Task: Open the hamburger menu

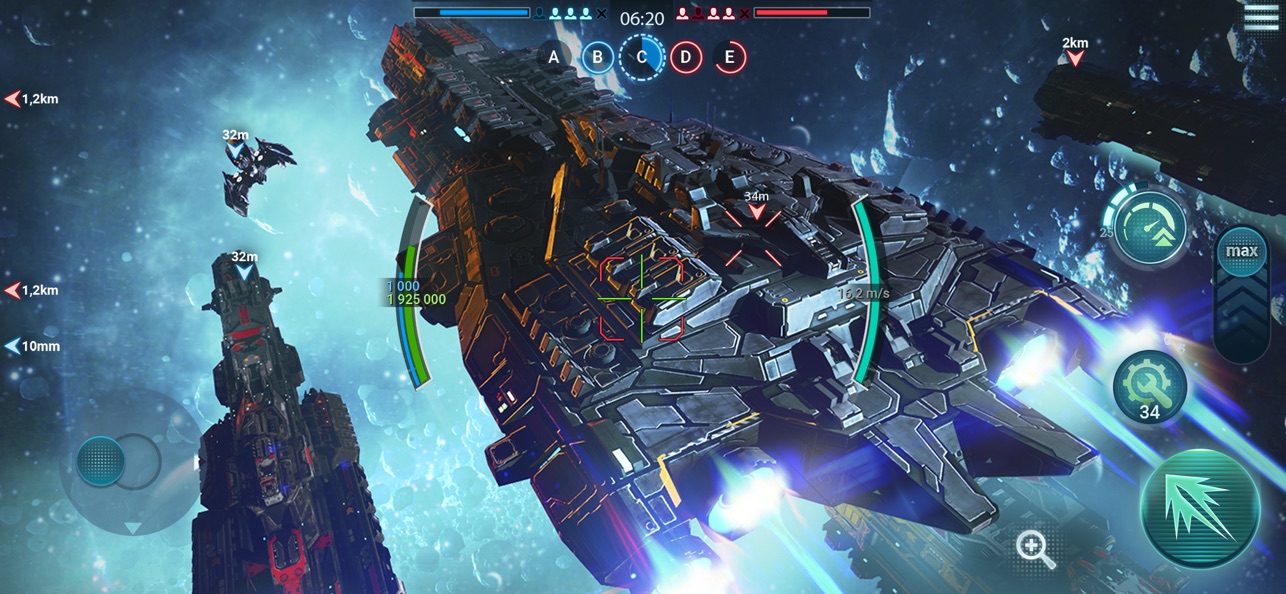Action: (x=1261, y=15)
